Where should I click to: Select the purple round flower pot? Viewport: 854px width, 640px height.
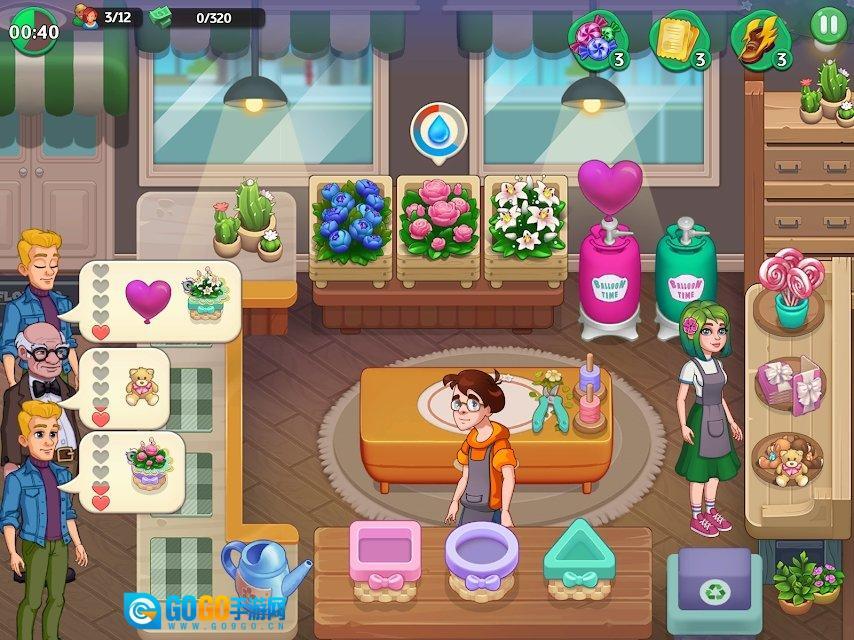click(x=484, y=555)
